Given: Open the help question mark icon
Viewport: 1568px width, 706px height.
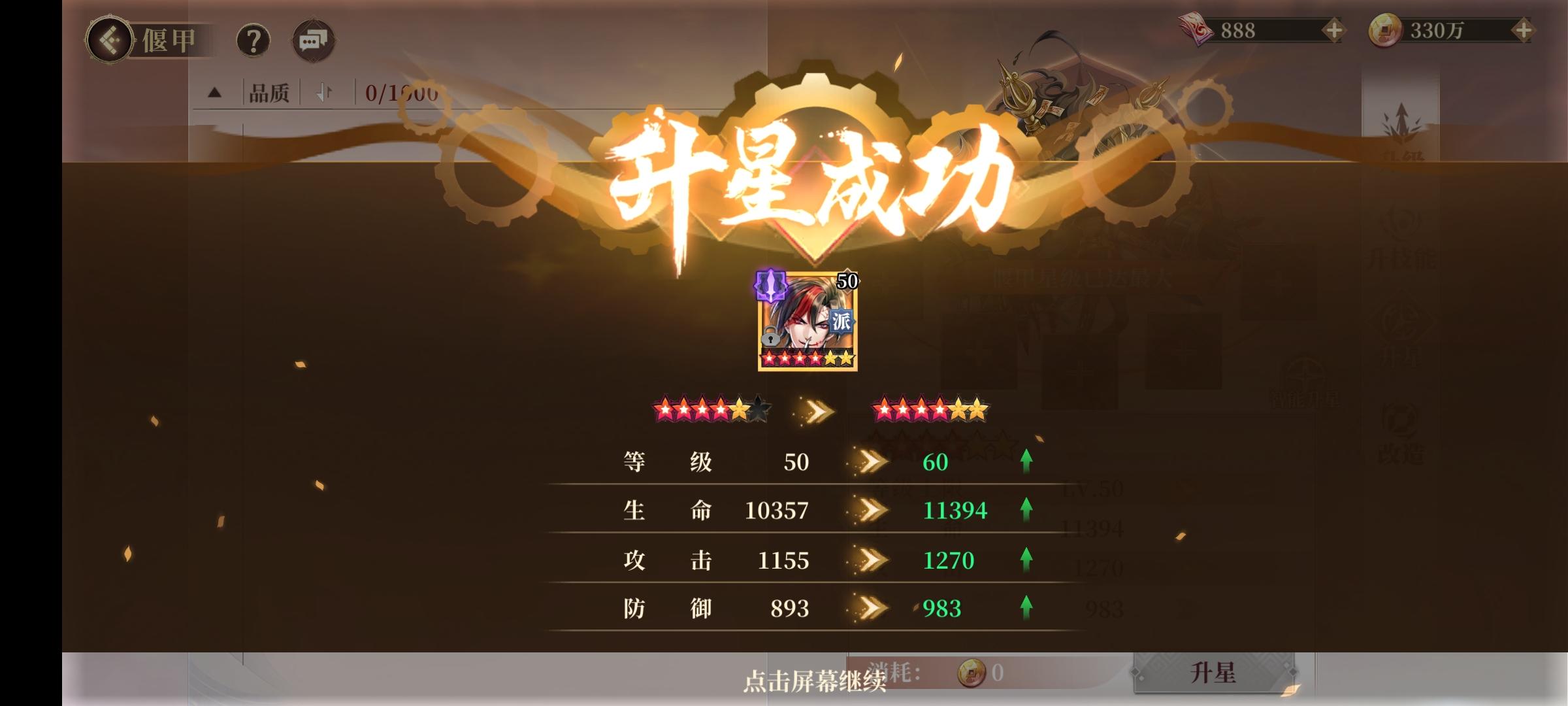Looking at the screenshot, I should click(x=253, y=41).
